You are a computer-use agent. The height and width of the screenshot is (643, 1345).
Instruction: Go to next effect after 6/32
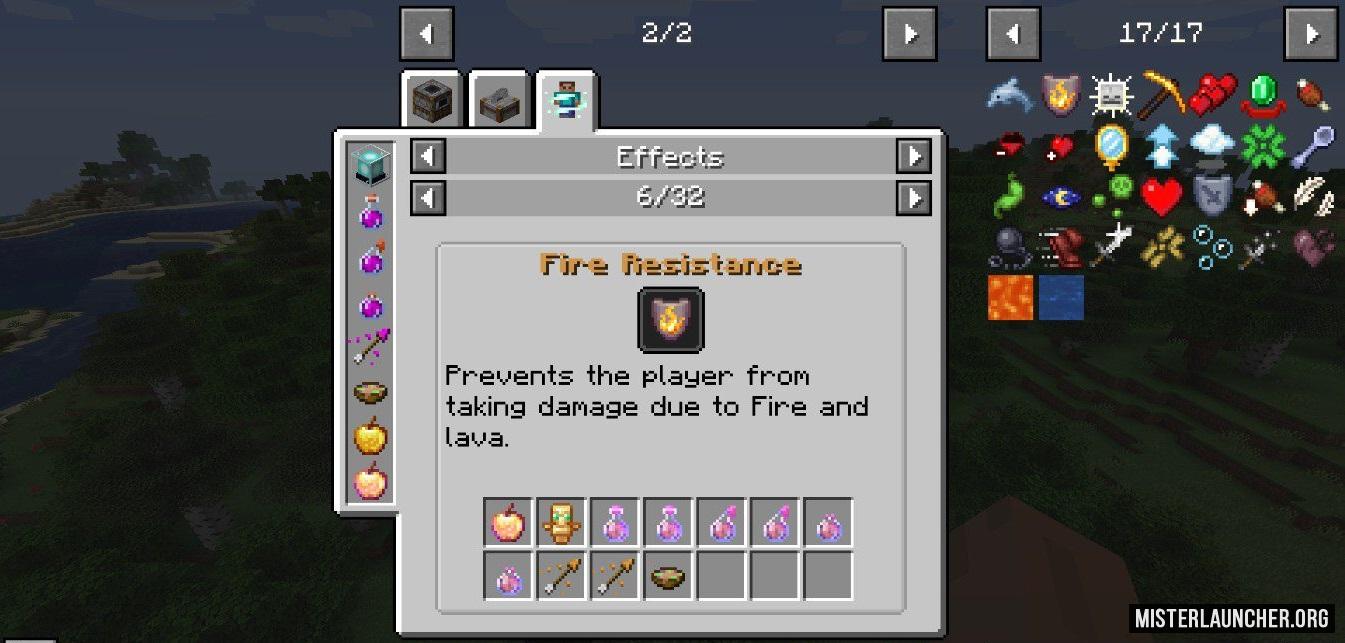click(x=913, y=198)
